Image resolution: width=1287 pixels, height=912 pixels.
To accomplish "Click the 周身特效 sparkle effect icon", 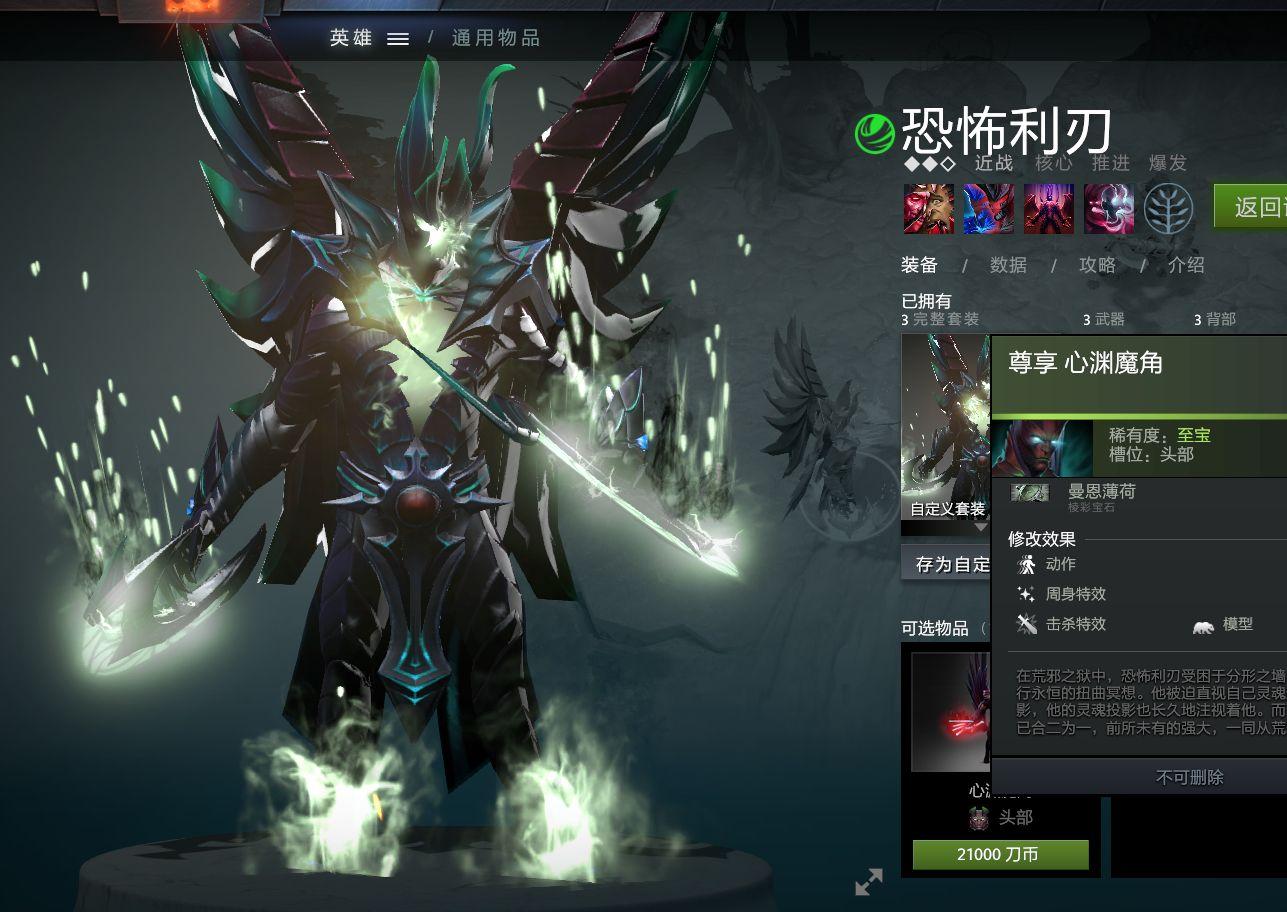I will click(1027, 594).
